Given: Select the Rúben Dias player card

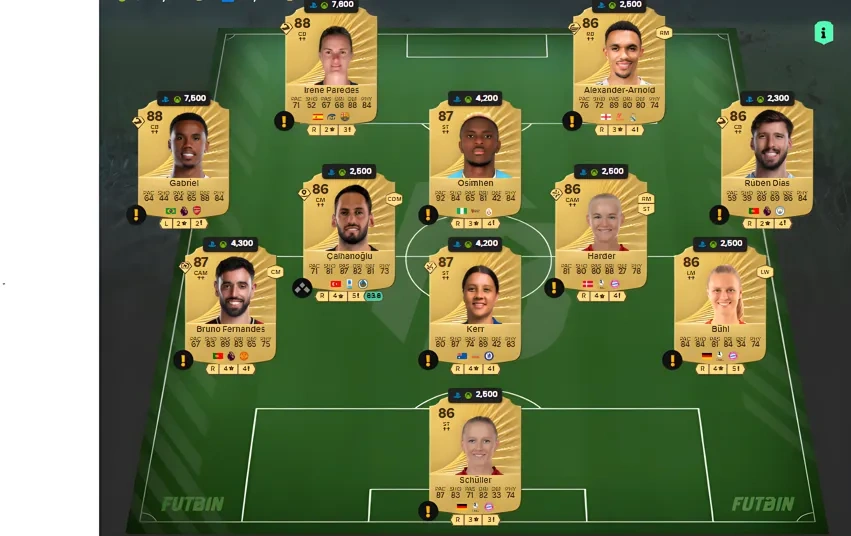Looking at the screenshot, I should point(766,157).
